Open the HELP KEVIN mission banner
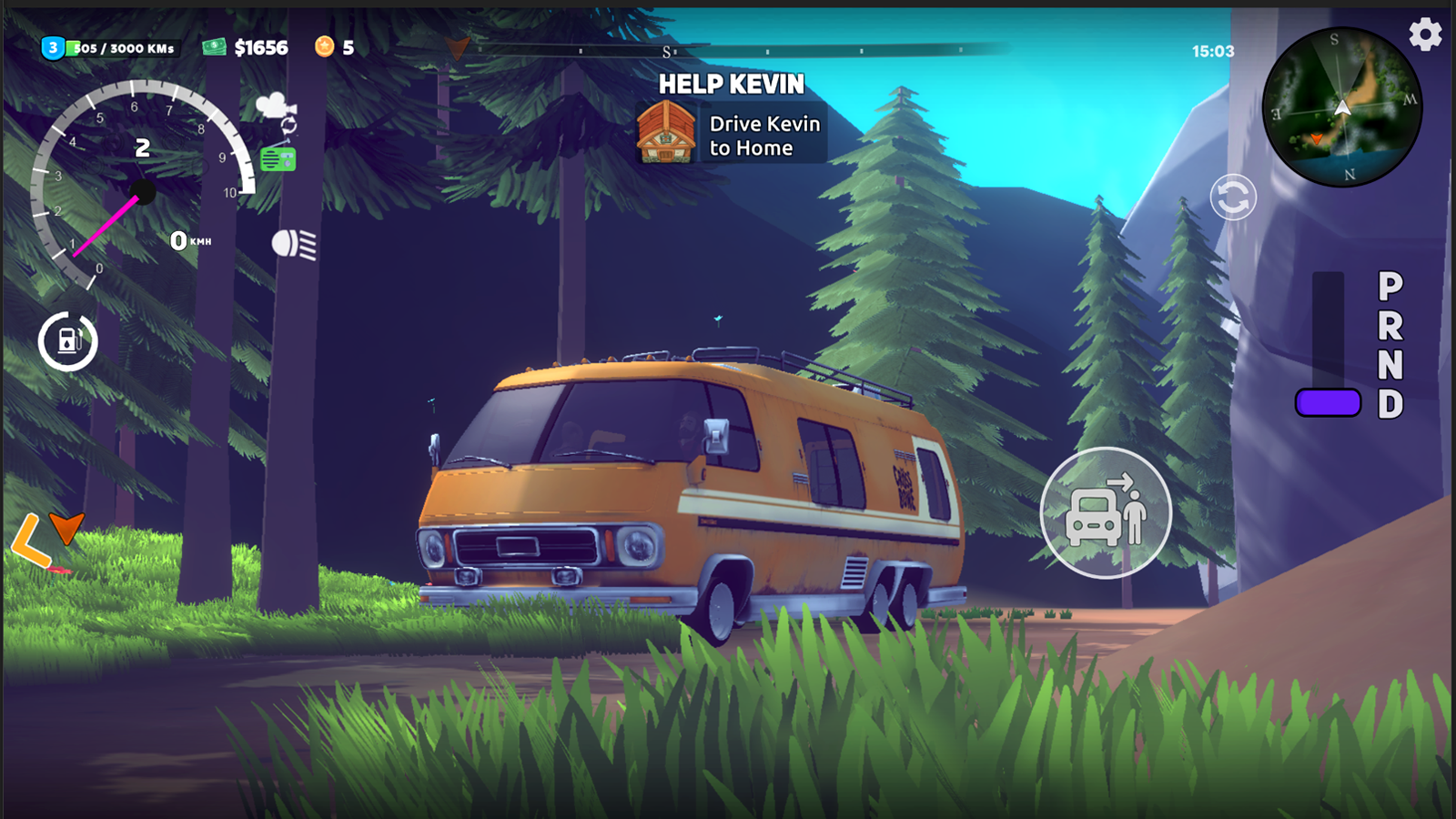The image size is (1456, 819). click(733, 85)
